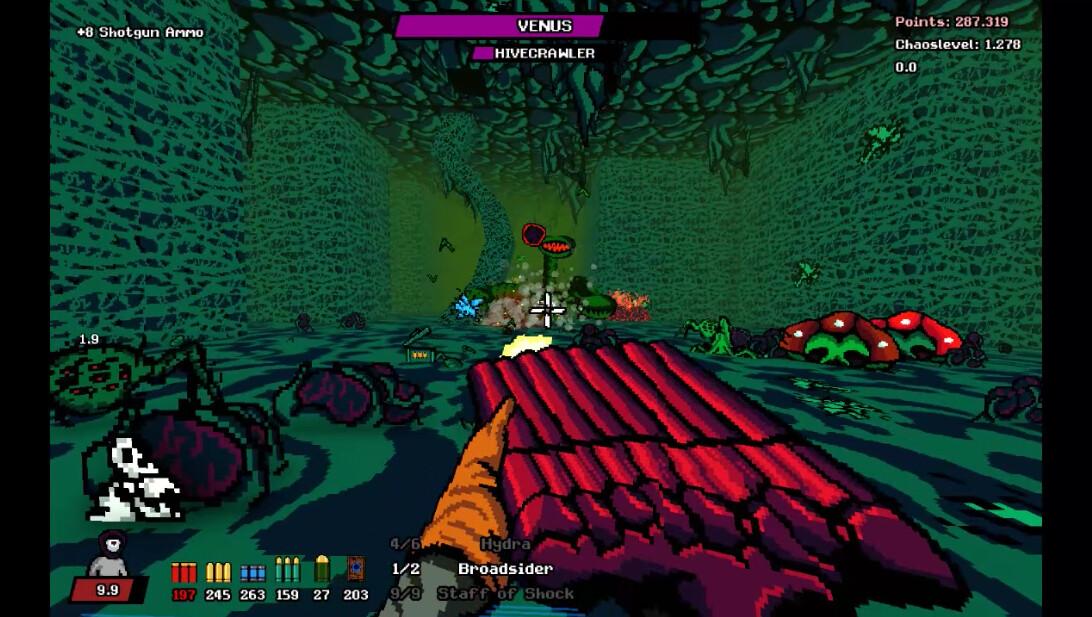
Task: Select the green rifle rounds ammo icon
Action: coord(287,571)
